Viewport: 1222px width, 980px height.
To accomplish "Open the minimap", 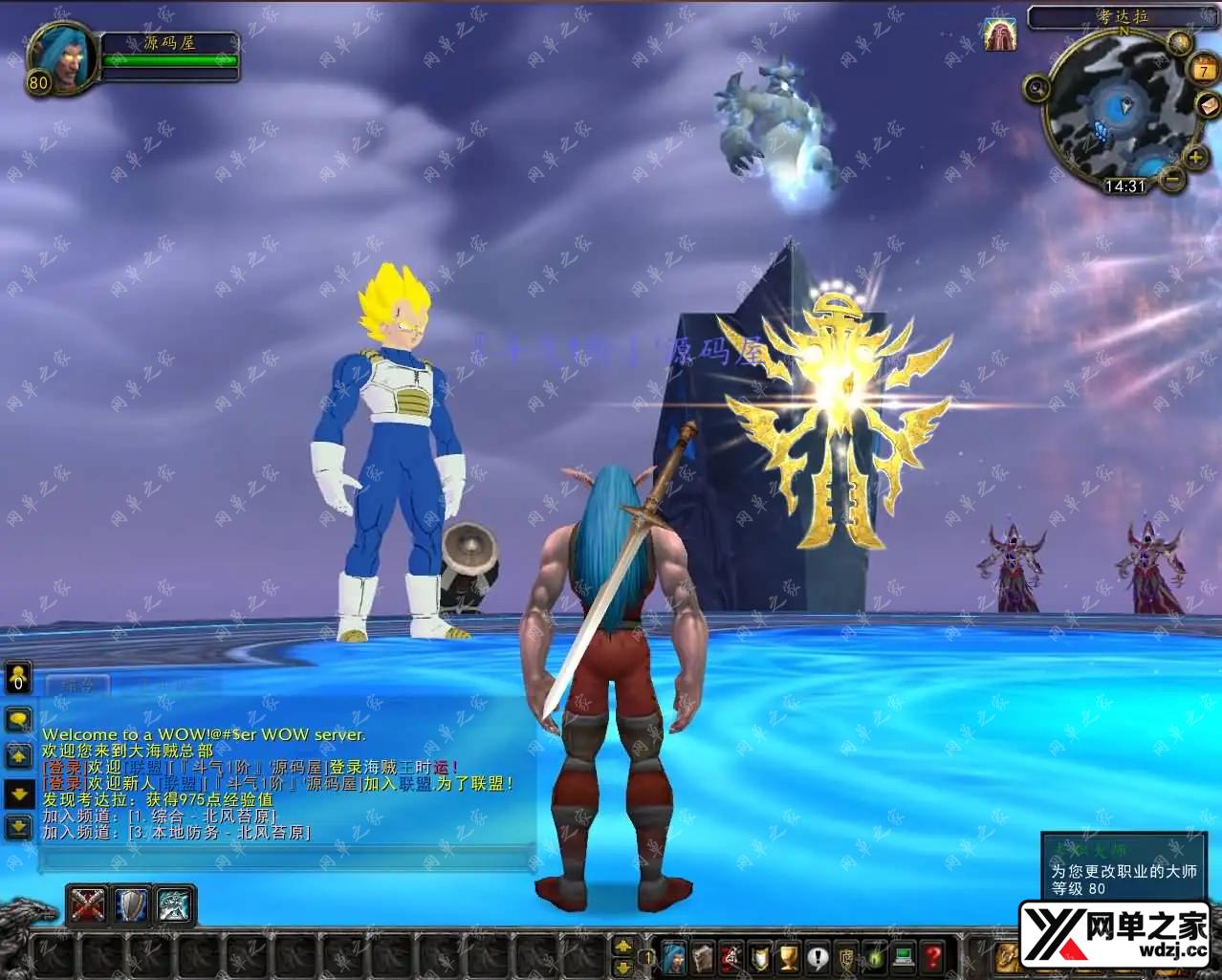I will tap(1117, 114).
